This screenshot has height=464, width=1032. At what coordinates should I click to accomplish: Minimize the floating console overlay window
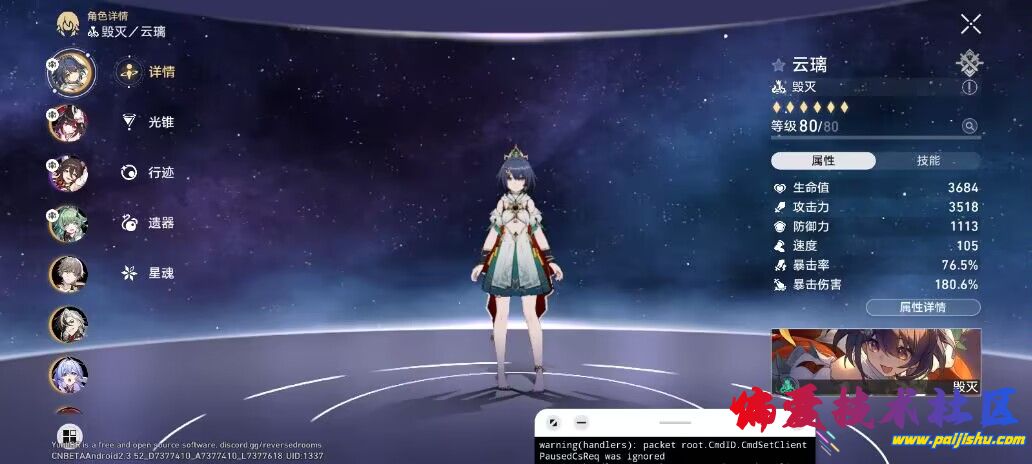[581, 423]
